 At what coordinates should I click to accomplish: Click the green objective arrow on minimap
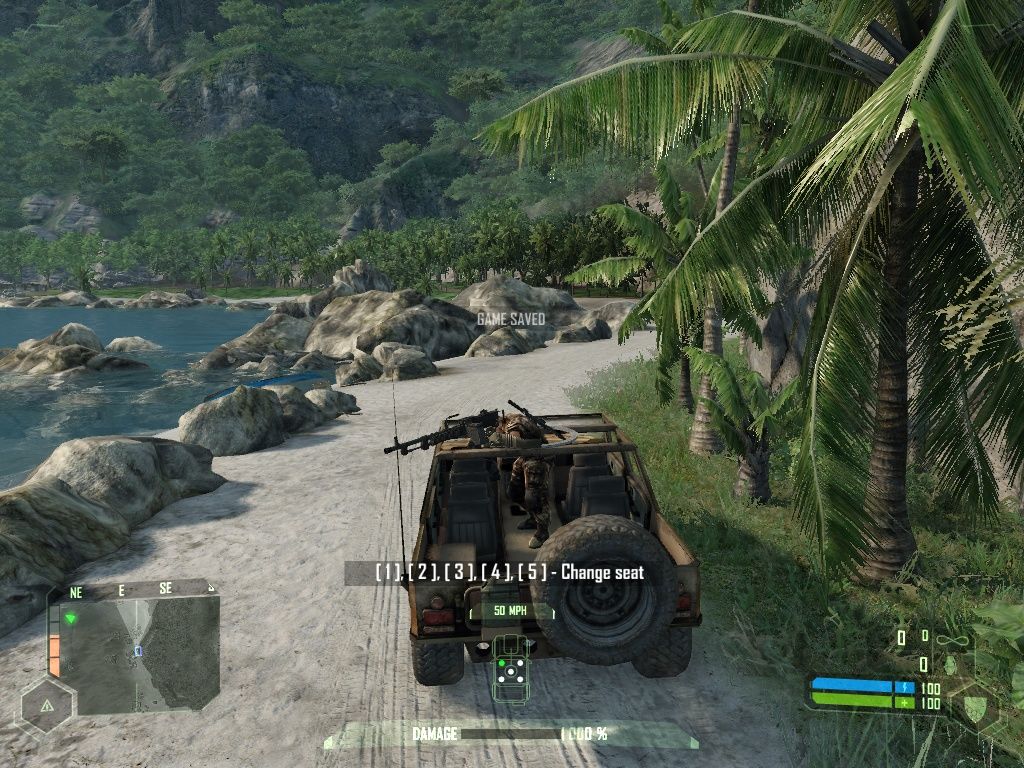tap(71, 618)
